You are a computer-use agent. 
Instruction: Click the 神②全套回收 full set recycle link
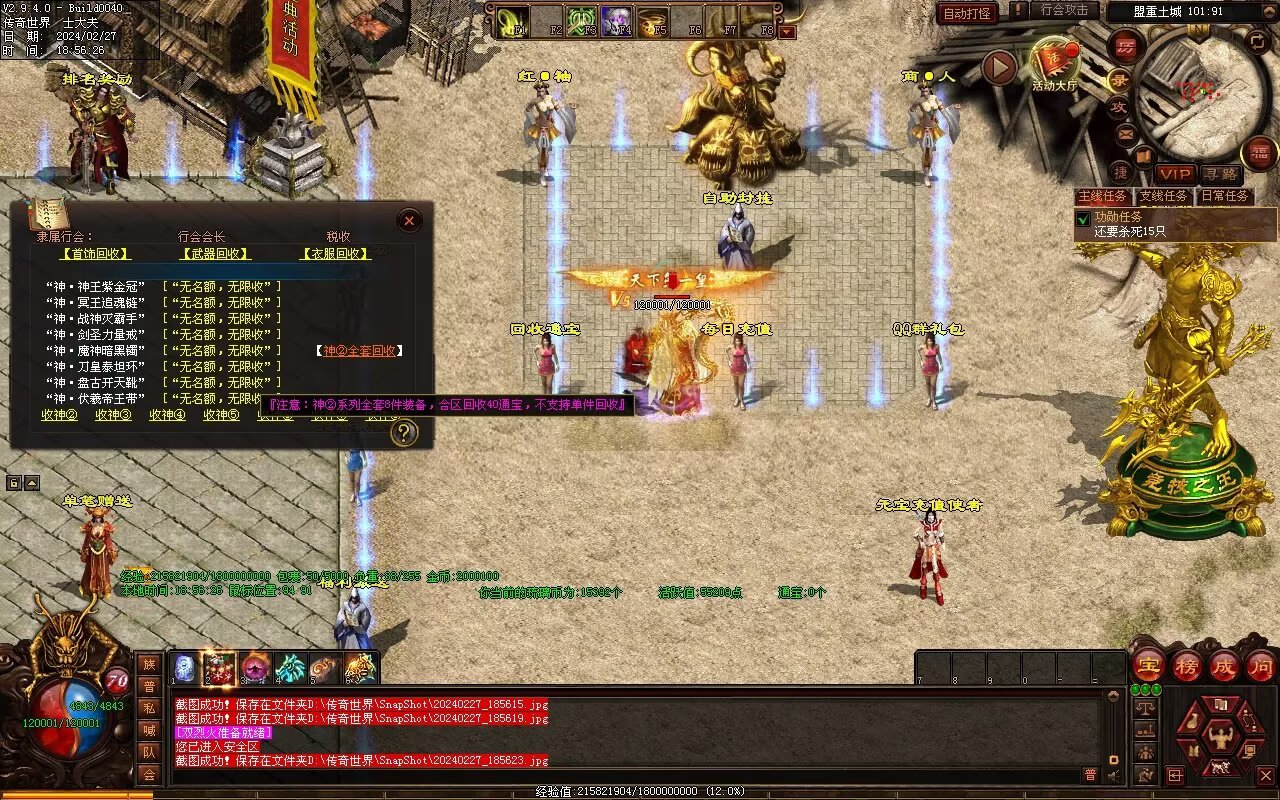360,351
